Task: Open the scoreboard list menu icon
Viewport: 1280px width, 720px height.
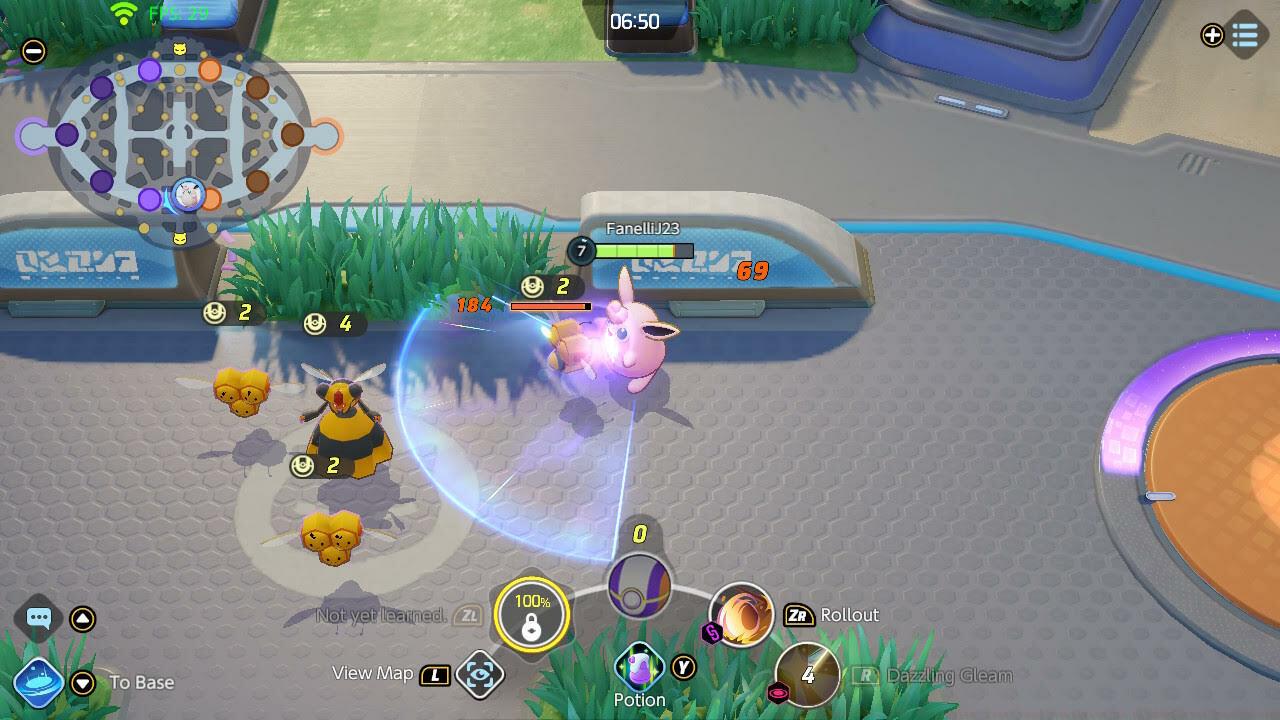Action: click(x=1245, y=36)
